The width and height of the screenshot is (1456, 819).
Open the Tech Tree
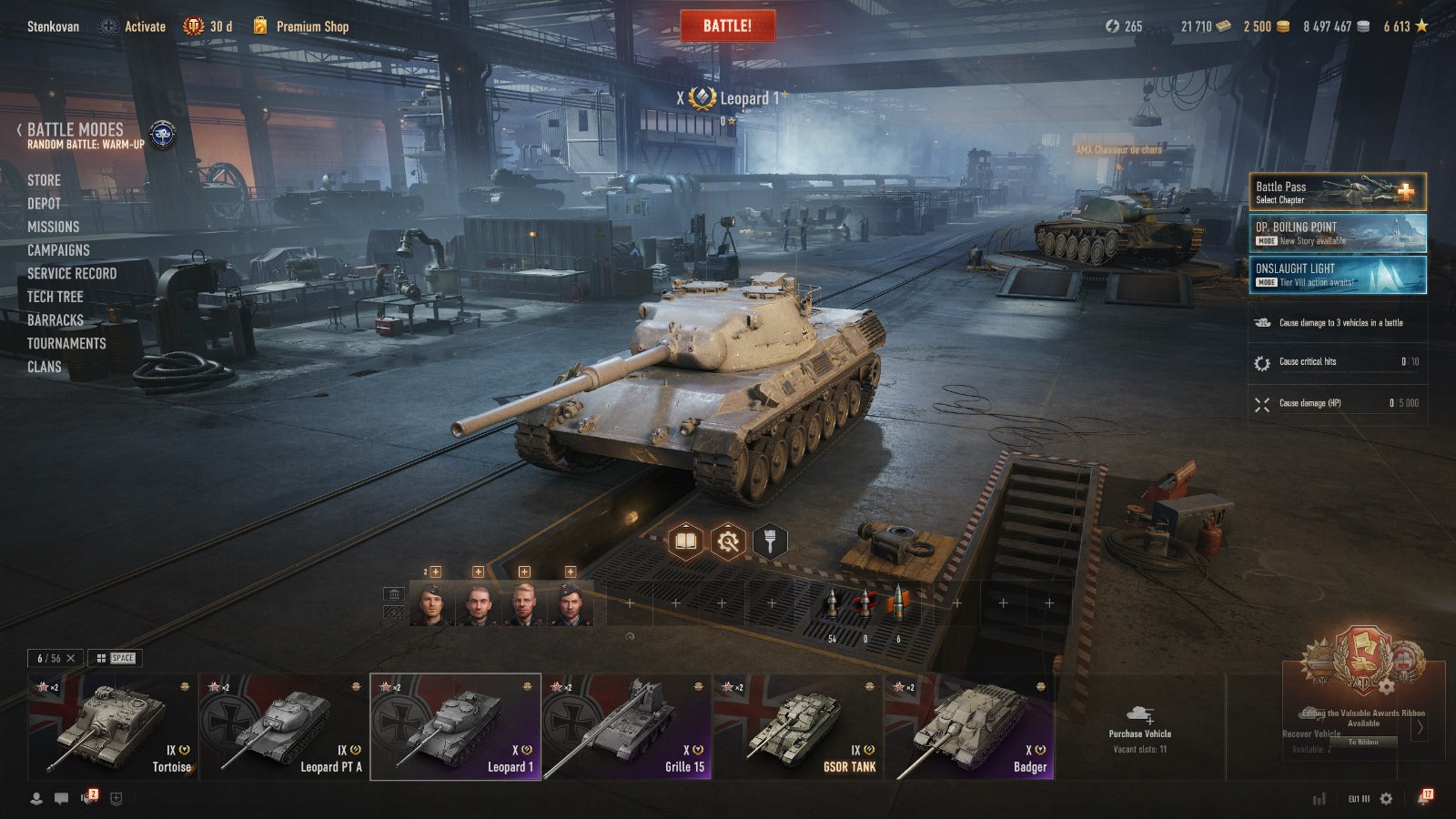(55, 297)
